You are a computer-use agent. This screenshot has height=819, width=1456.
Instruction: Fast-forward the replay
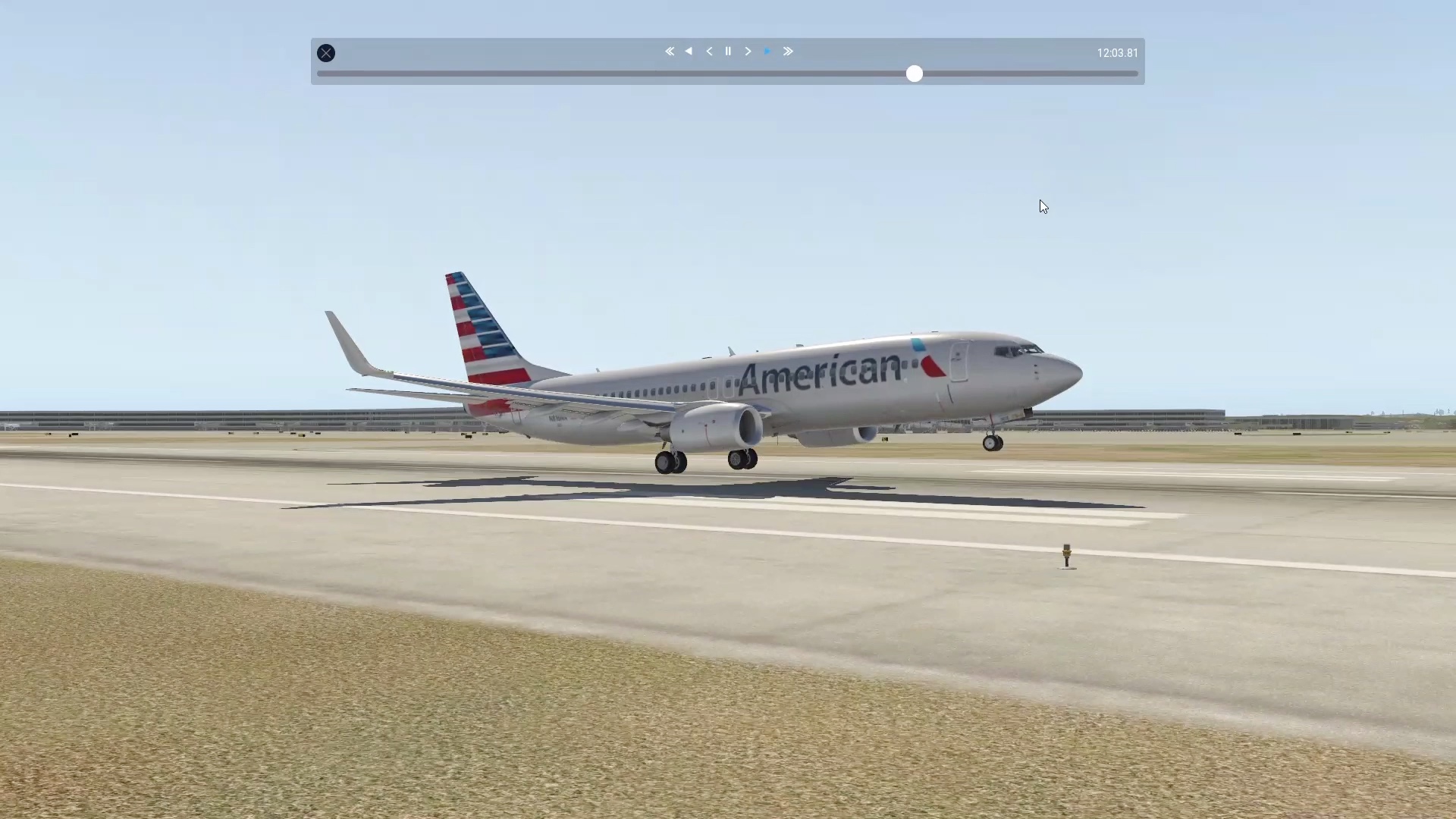[788, 51]
